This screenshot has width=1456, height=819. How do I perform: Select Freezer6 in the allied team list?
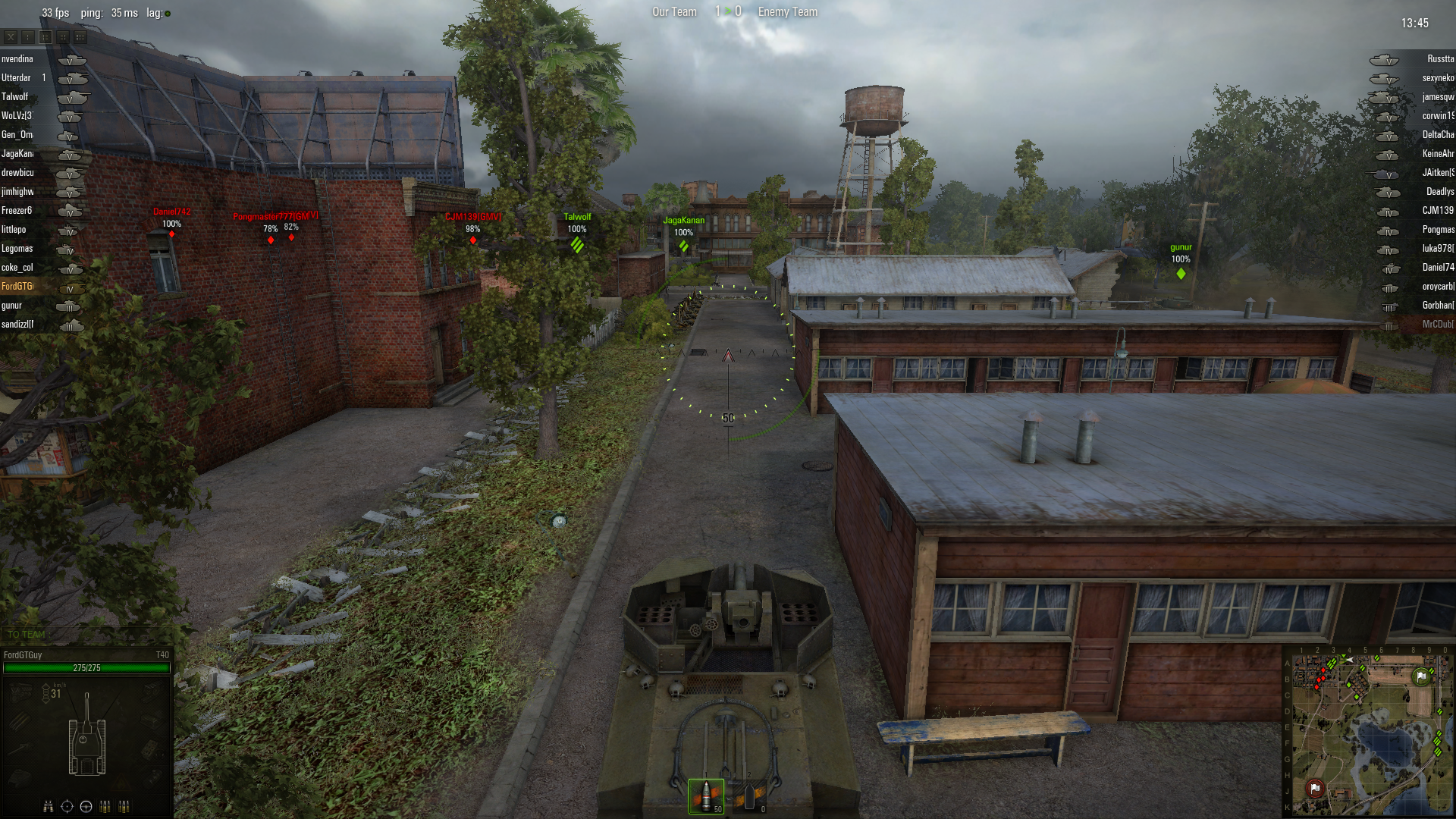(x=17, y=211)
